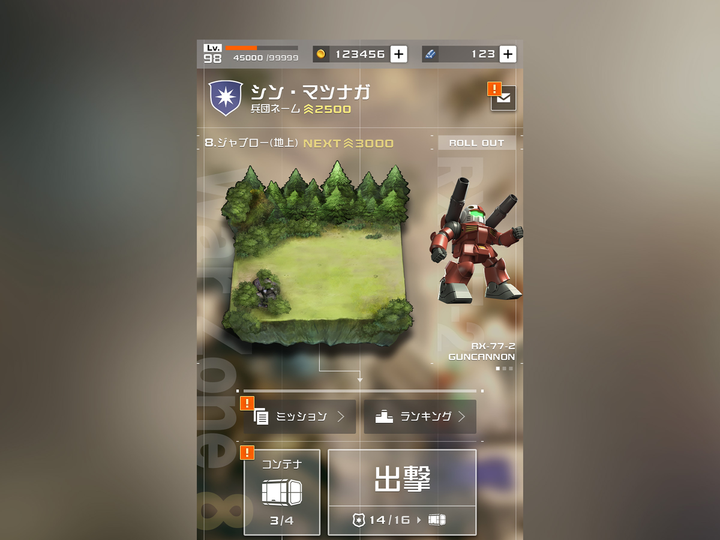Open the ランキング ranking screen
Viewport: 720px width, 540px height.
419,416
